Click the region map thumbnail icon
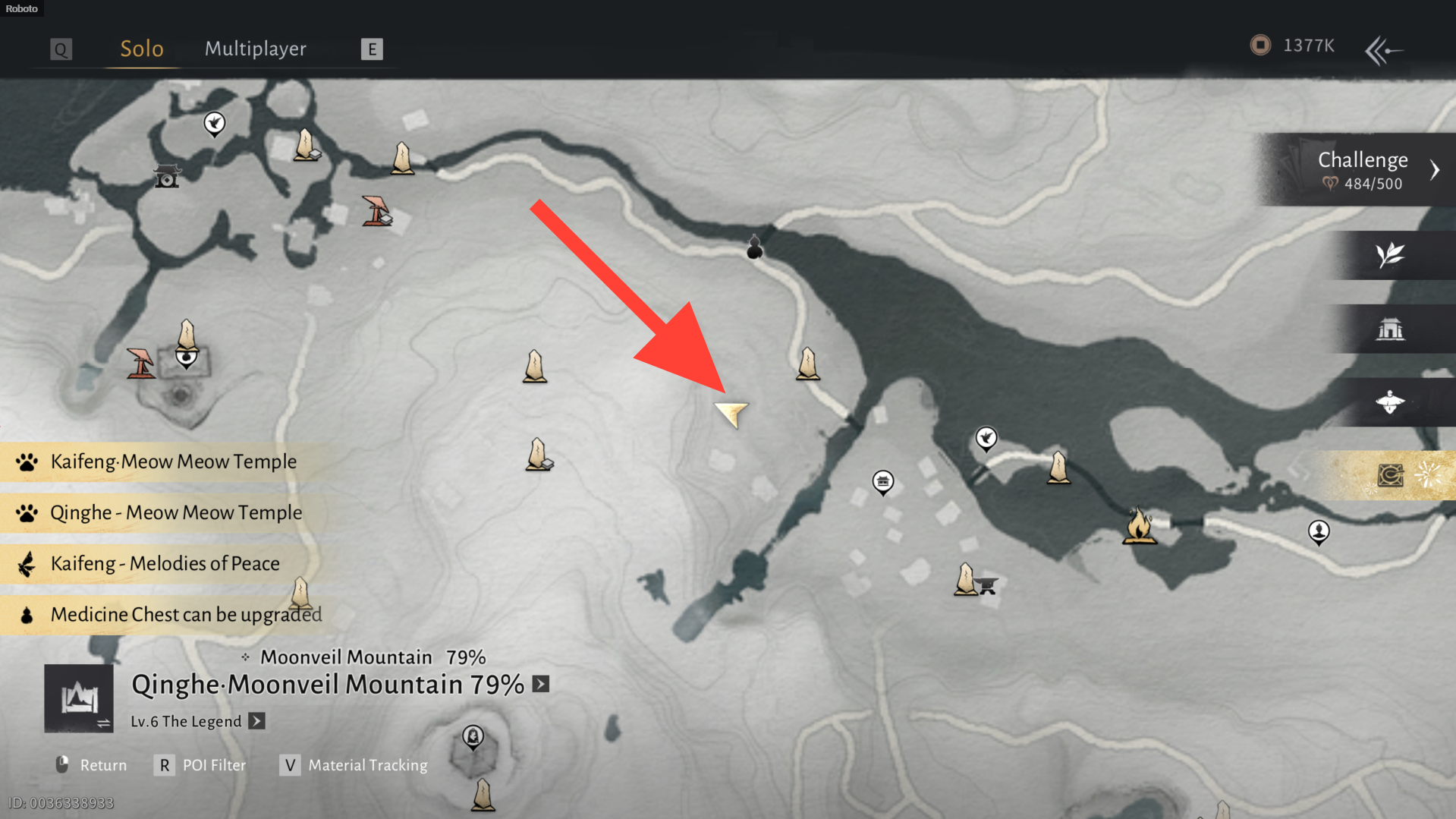Screen dimensions: 1456x819 [x=79, y=698]
